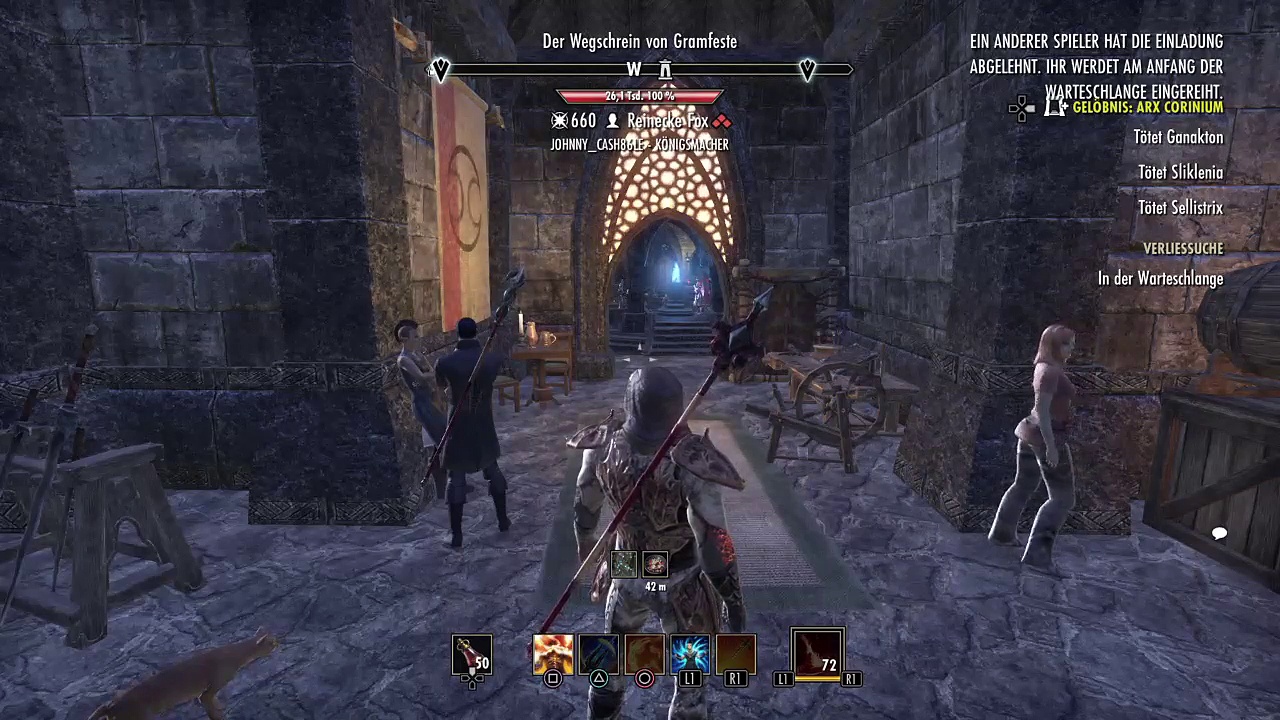Image resolution: width=1280 pixels, height=720 pixels.
Task: Activate the fiery figure ability
Action: coord(553,654)
